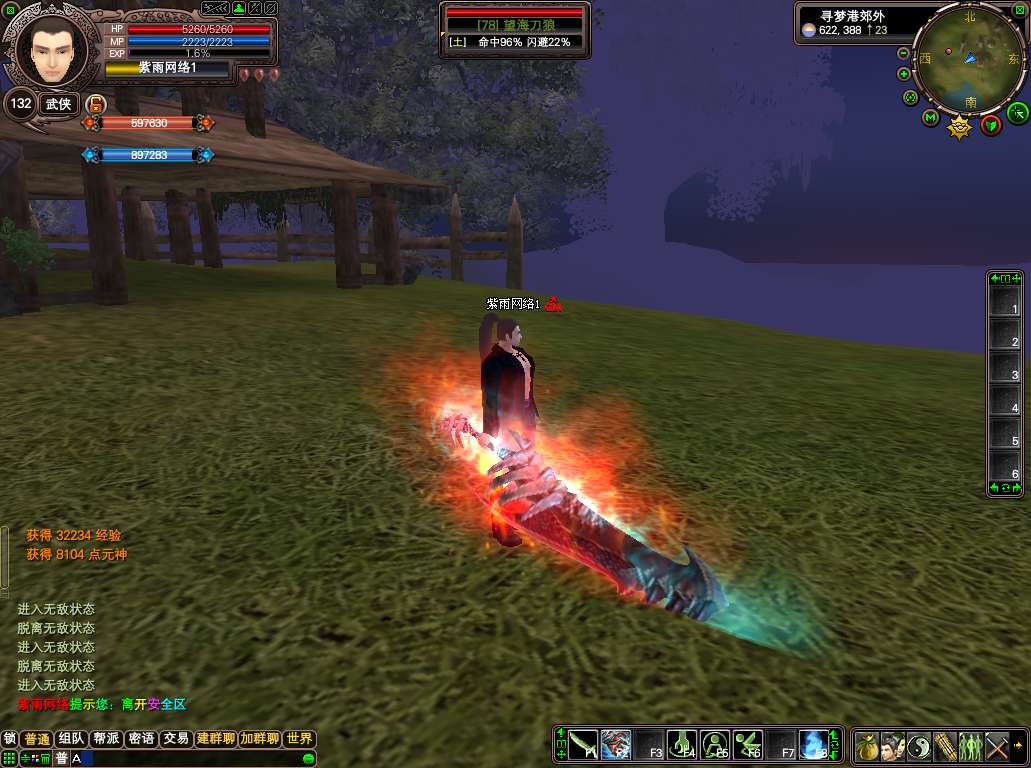Click the golden sun badge below the minimap
Viewport: 1031px width, 768px height.
click(960, 127)
